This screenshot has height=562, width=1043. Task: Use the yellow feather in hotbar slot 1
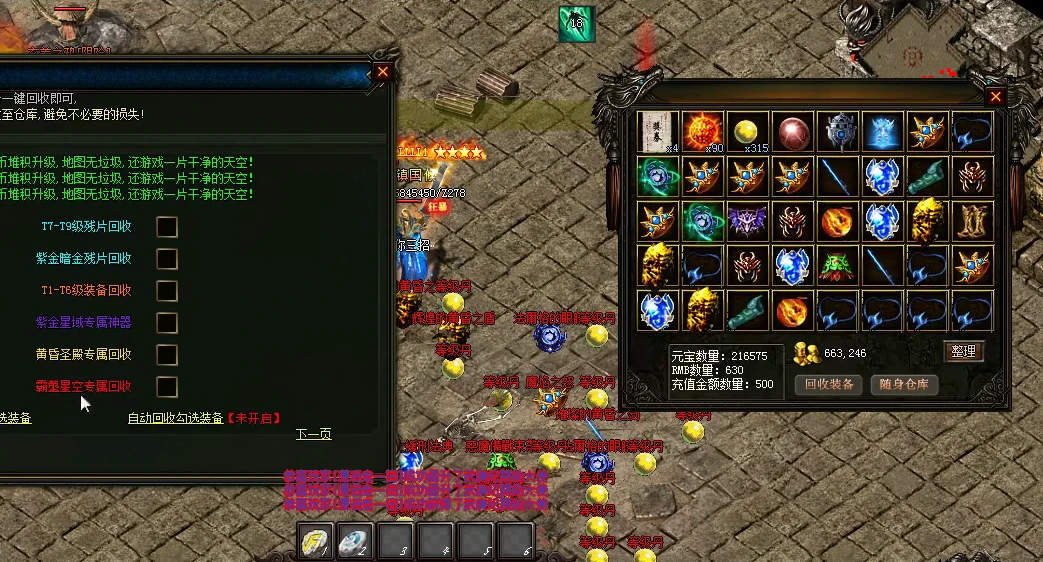(314, 541)
